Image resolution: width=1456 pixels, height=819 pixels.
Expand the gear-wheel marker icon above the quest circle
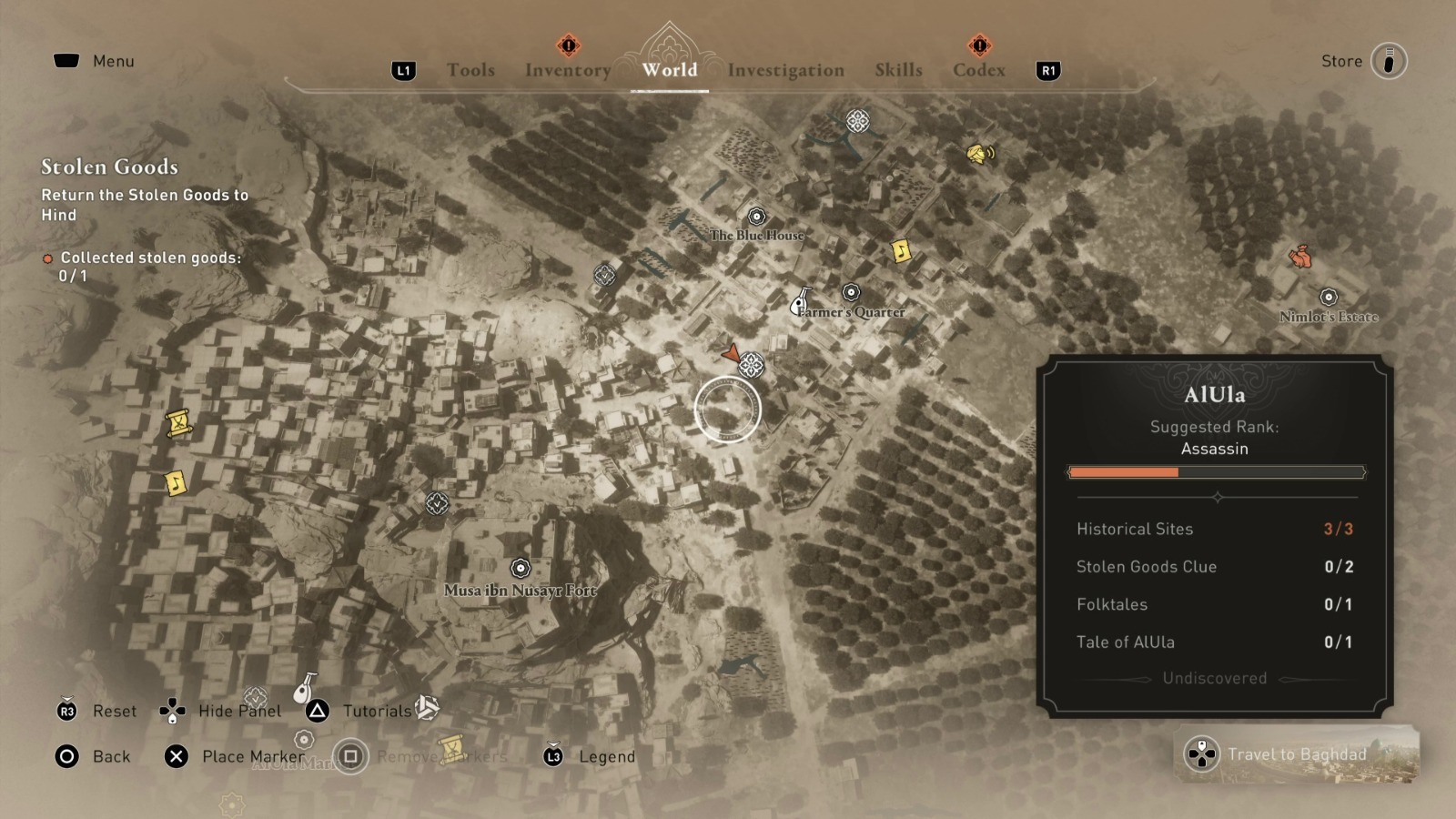click(x=752, y=364)
